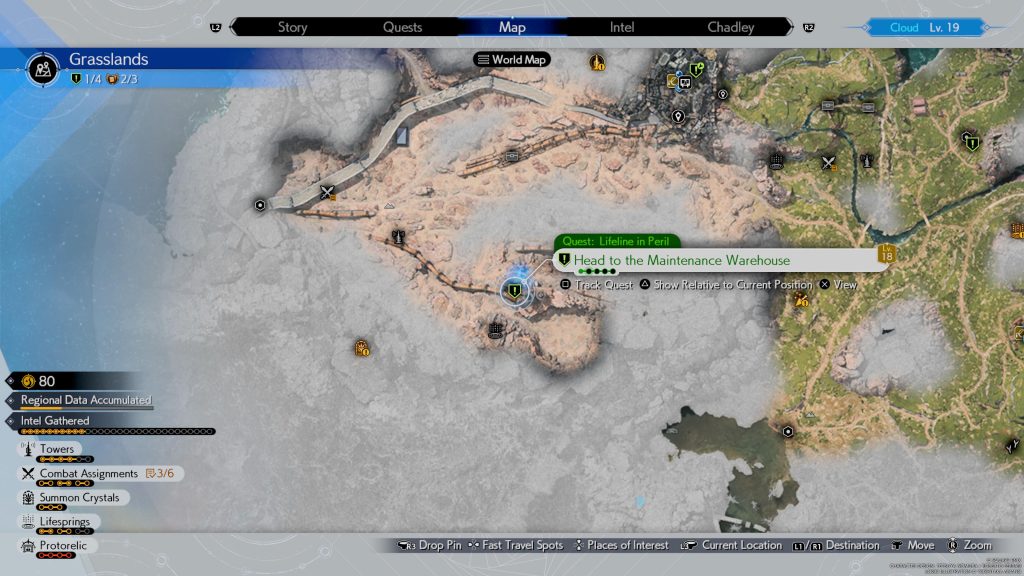Select the tower marker on the desert path
This screenshot has width=1024, height=576.
(x=399, y=238)
